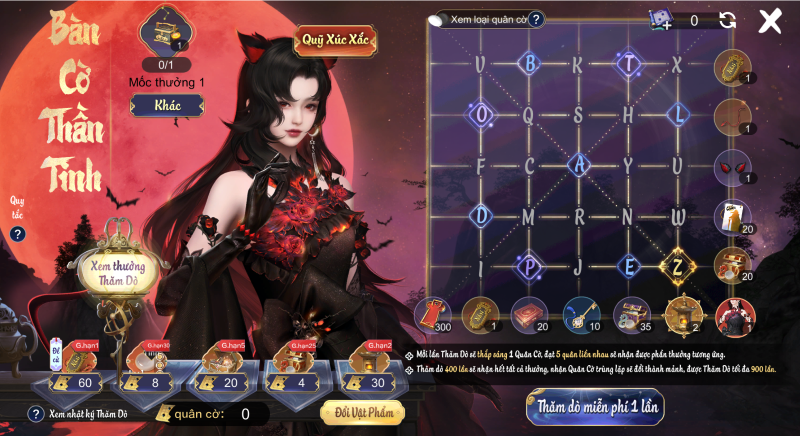
Task: Select the lit A tile at board center
Action: coord(578,165)
